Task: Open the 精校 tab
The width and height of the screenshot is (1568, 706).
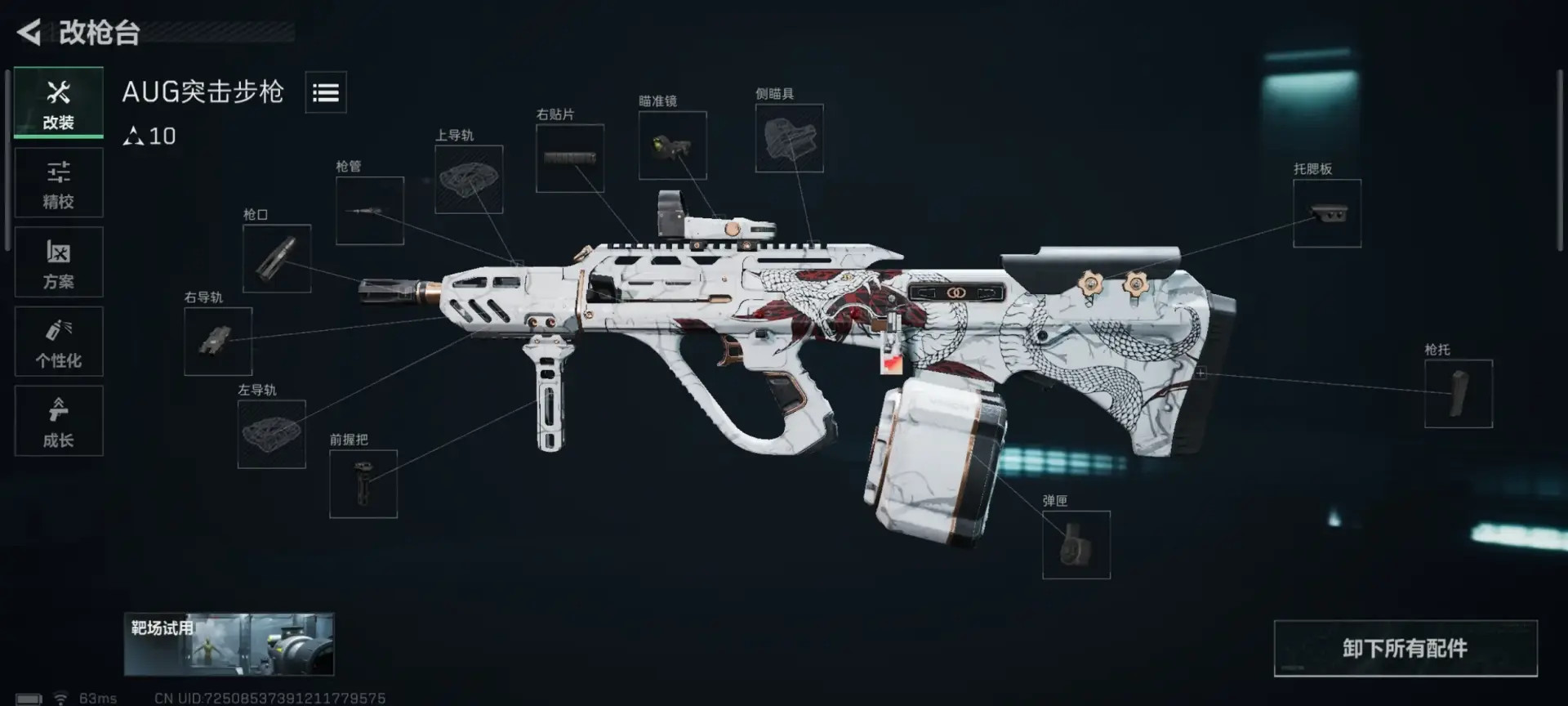Action: pos(59,183)
